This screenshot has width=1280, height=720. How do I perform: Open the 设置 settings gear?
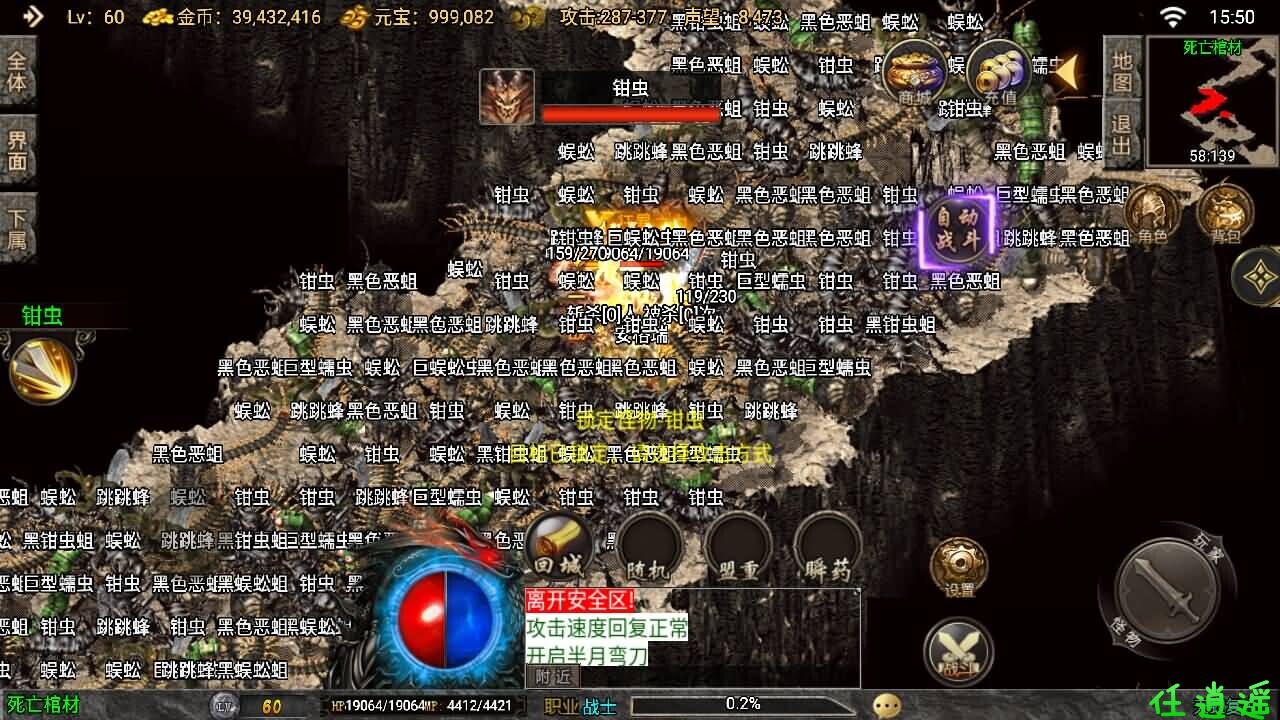click(959, 568)
